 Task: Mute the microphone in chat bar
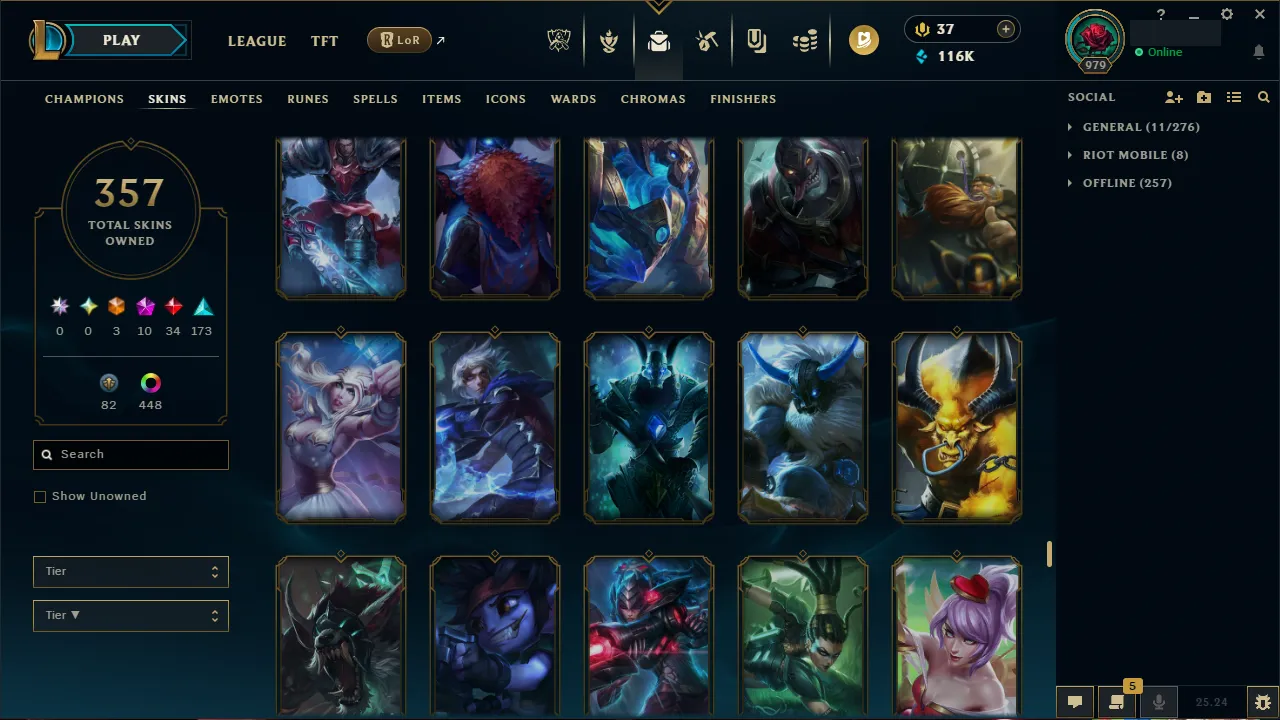pyautogui.click(x=1158, y=701)
